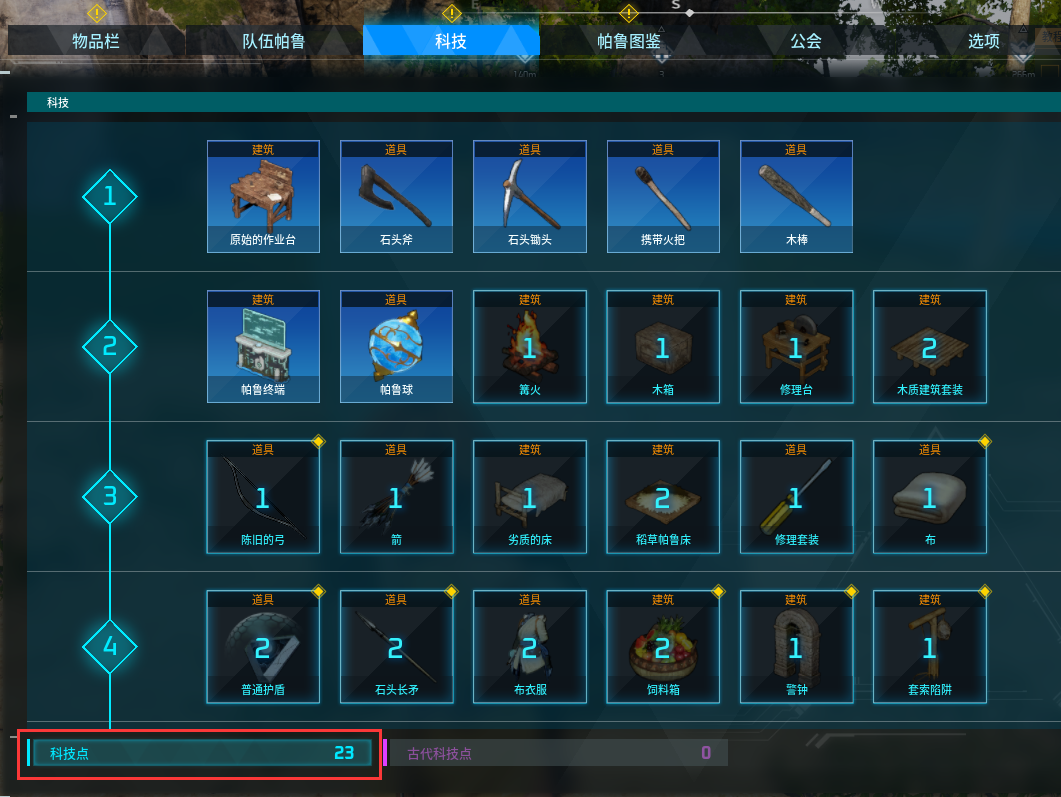Viewport: 1061px width, 797px height.
Task: Unlock the 稻草帕鲁床 technology
Action: 663,496
